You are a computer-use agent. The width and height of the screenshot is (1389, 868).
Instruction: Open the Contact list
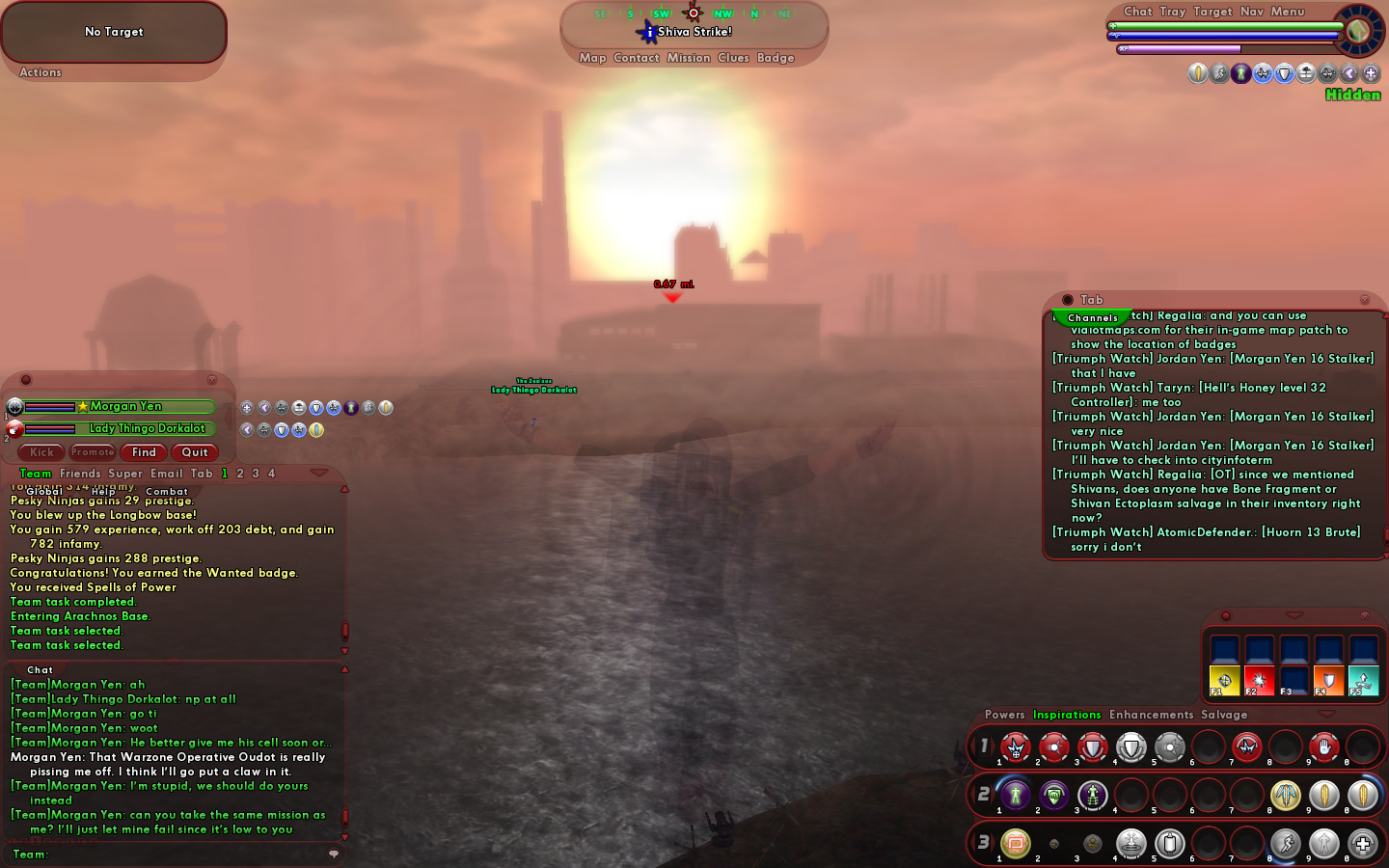[x=637, y=58]
